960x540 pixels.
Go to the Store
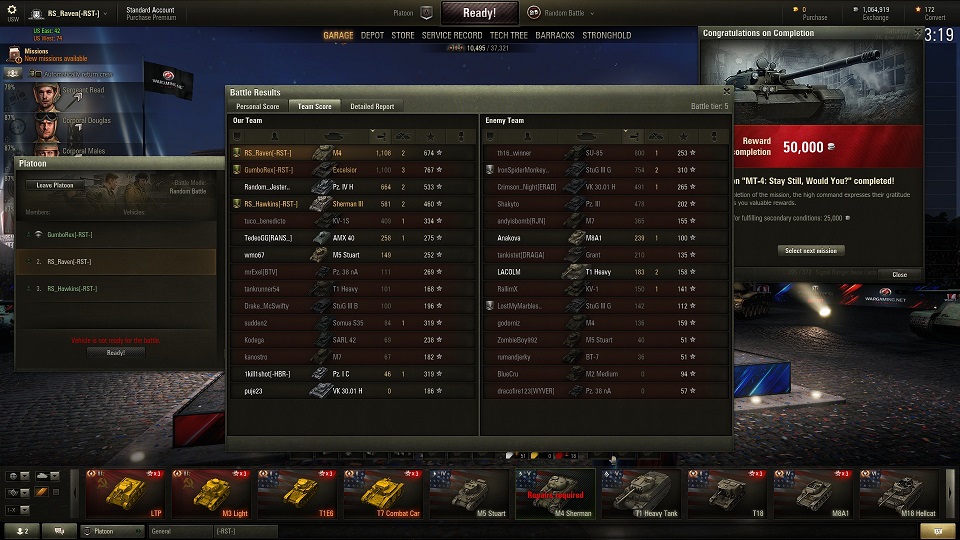[403, 36]
